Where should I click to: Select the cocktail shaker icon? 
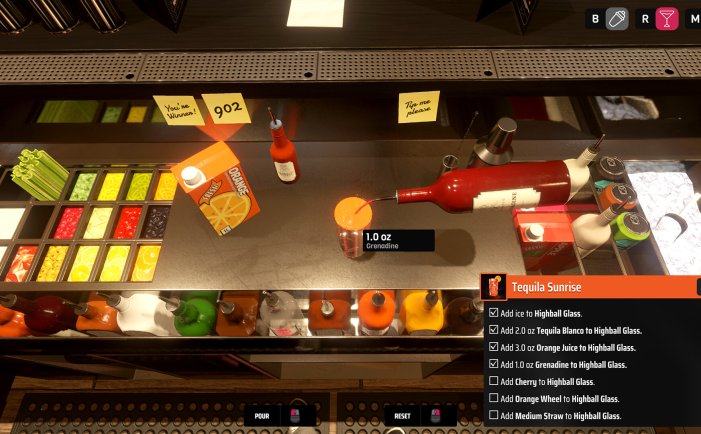(617, 18)
